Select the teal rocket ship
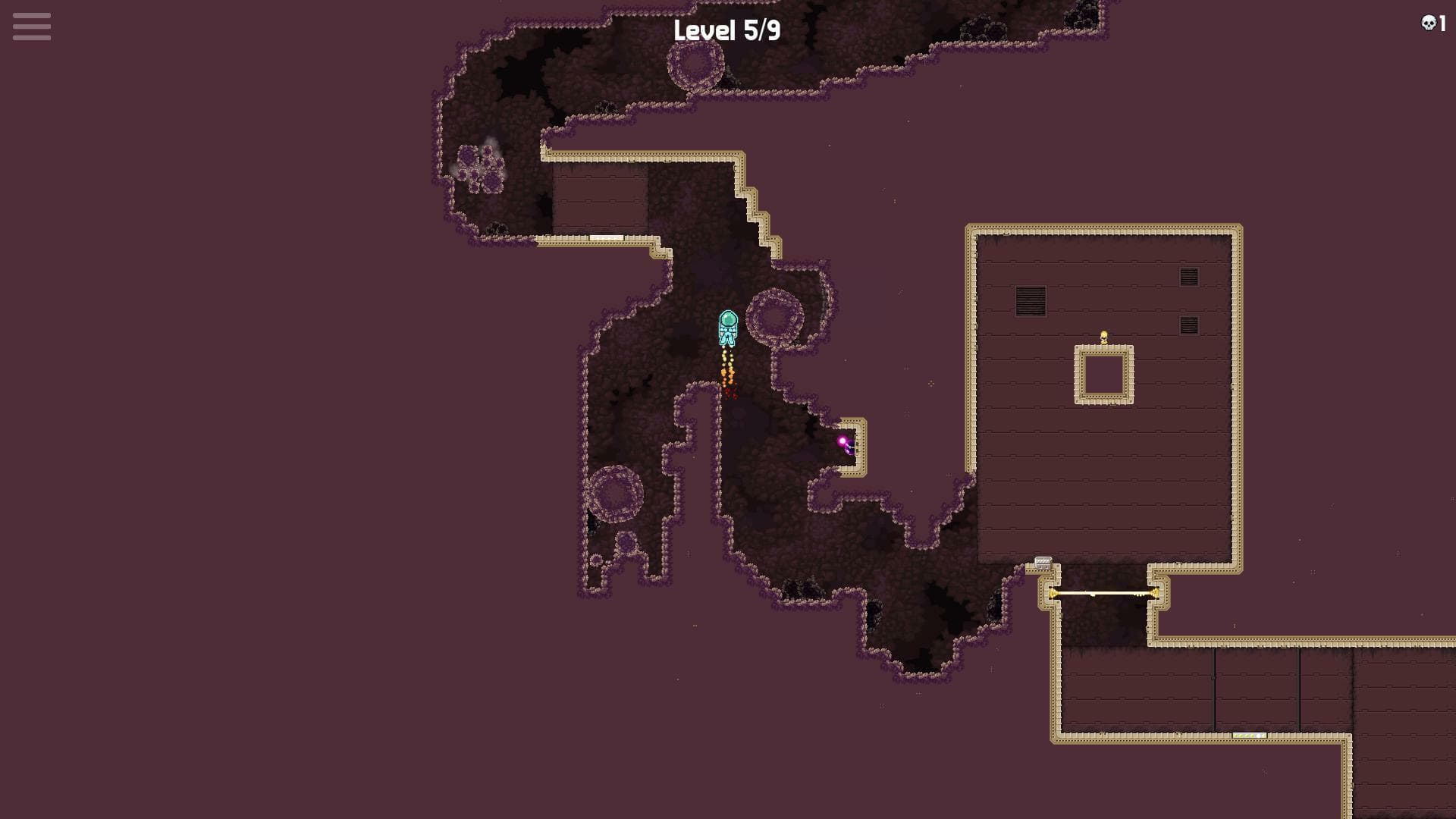The height and width of the screenshot is (819, 1456). pyautogui.click(x=728, y=329)
